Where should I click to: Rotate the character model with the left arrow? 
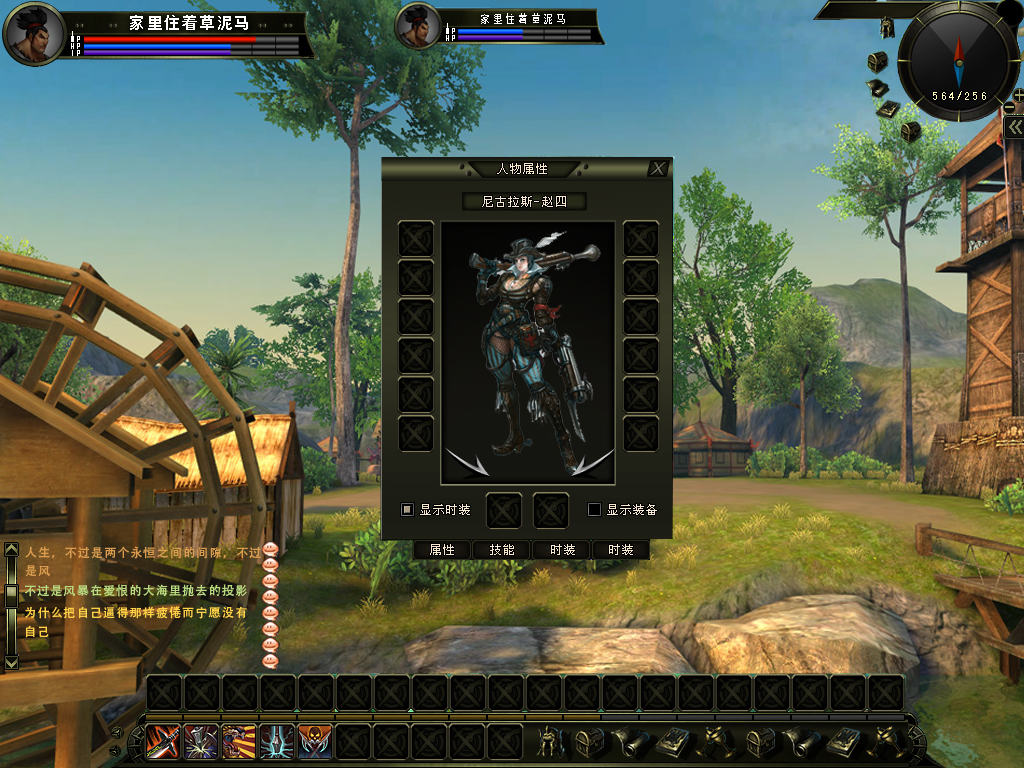[x=465, y=463]
